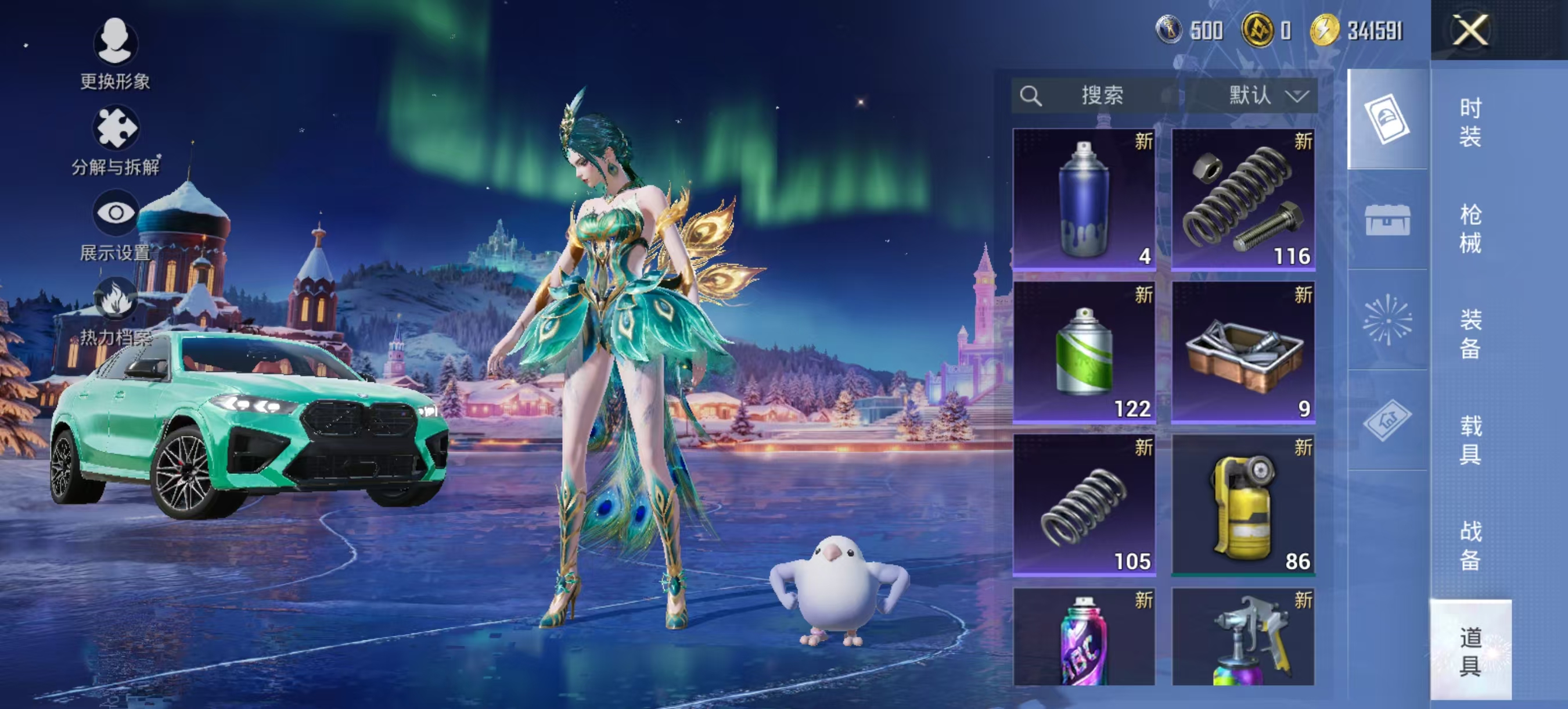Select the yellow fuel canister item (86)

(1243, 504)
